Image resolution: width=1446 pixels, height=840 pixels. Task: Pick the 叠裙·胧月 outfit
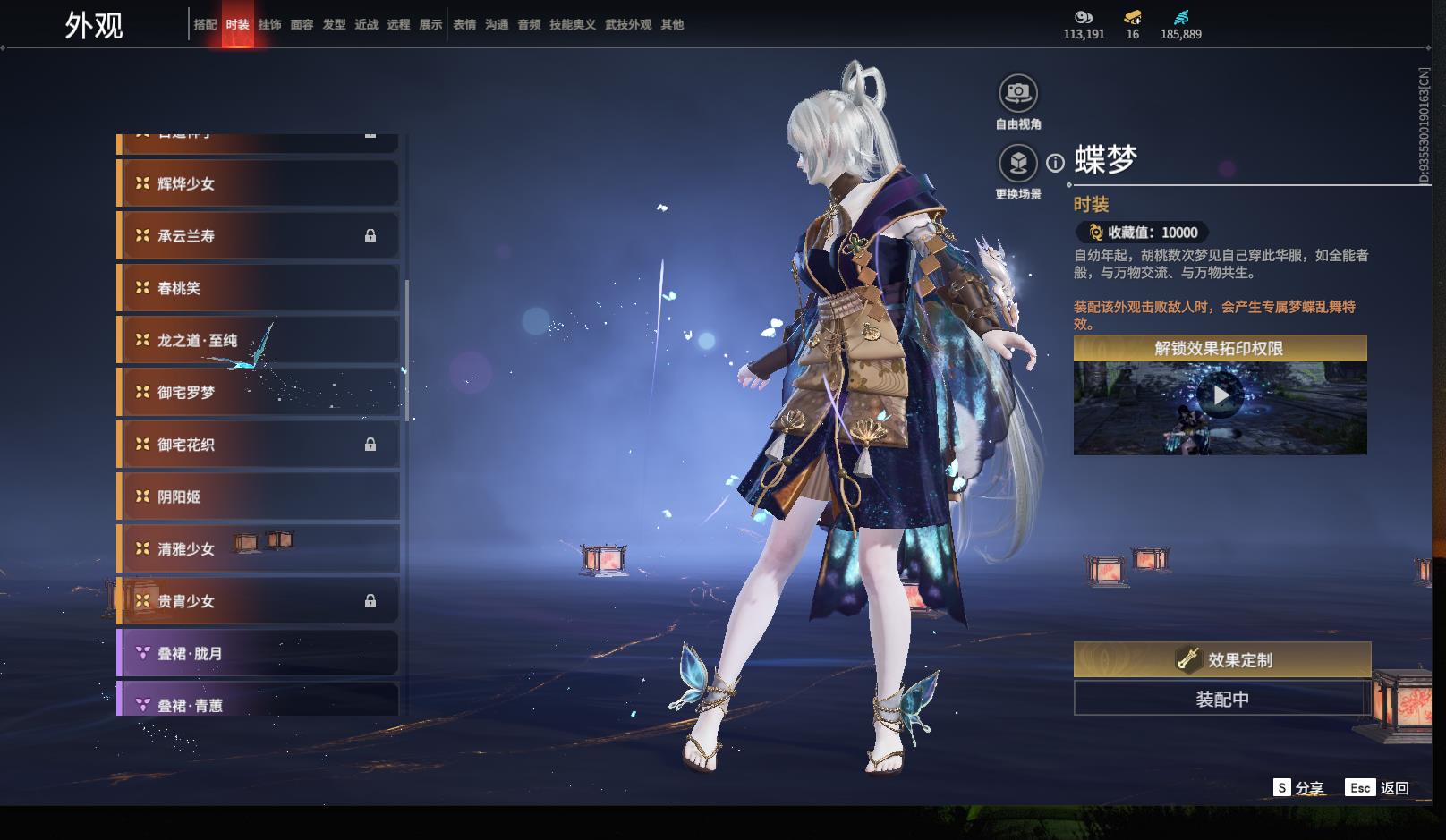258,653
